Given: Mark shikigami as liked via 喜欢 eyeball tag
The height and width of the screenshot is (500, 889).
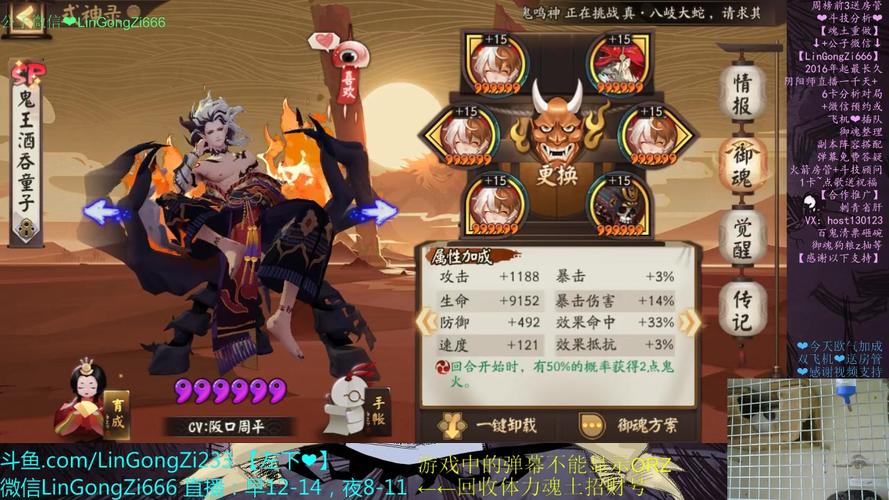Looking at the screenshot, I should [x=349, y=68].
